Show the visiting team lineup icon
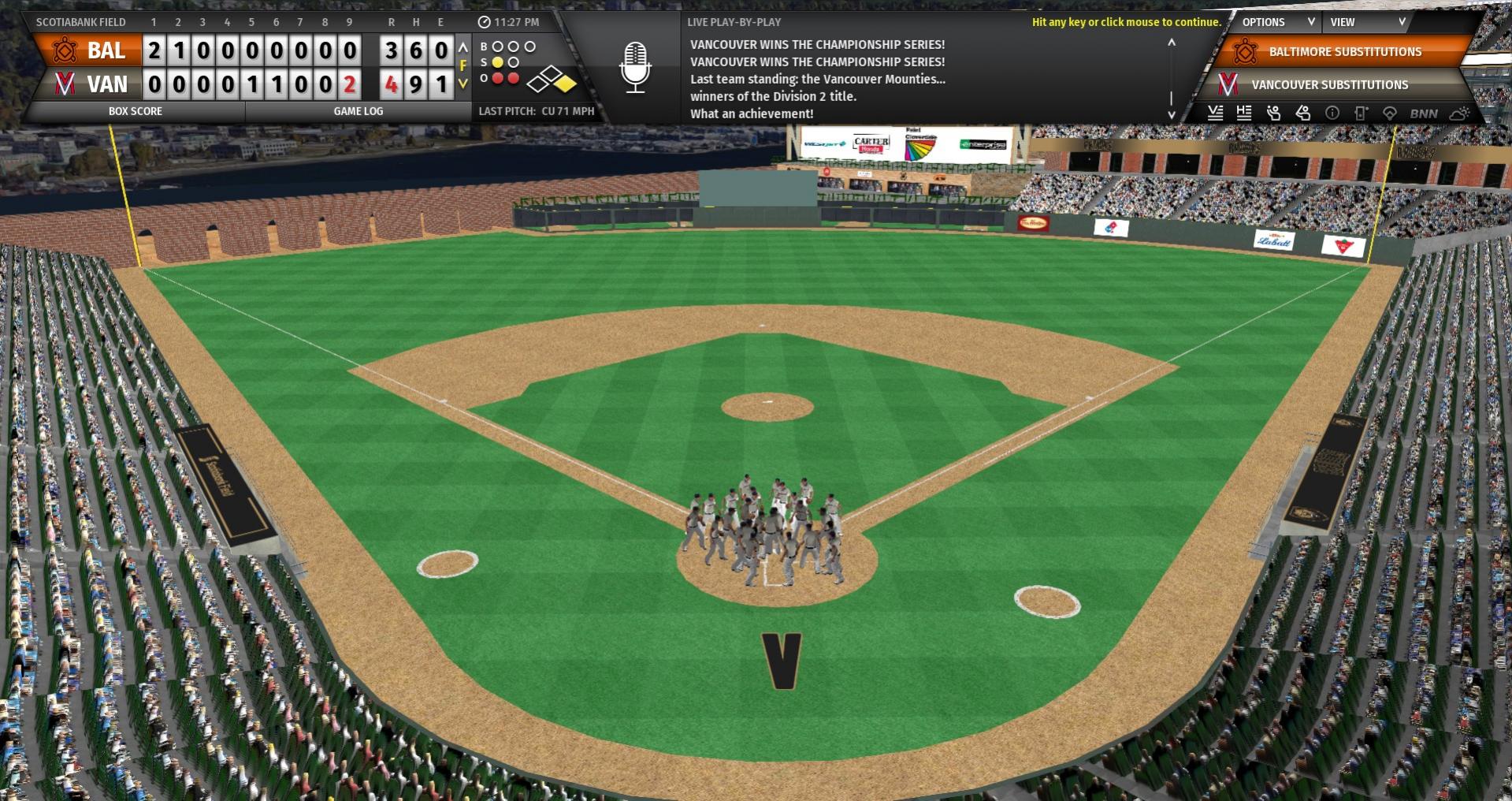This screenshot has height=801, width=1512. coord(1216,114)
